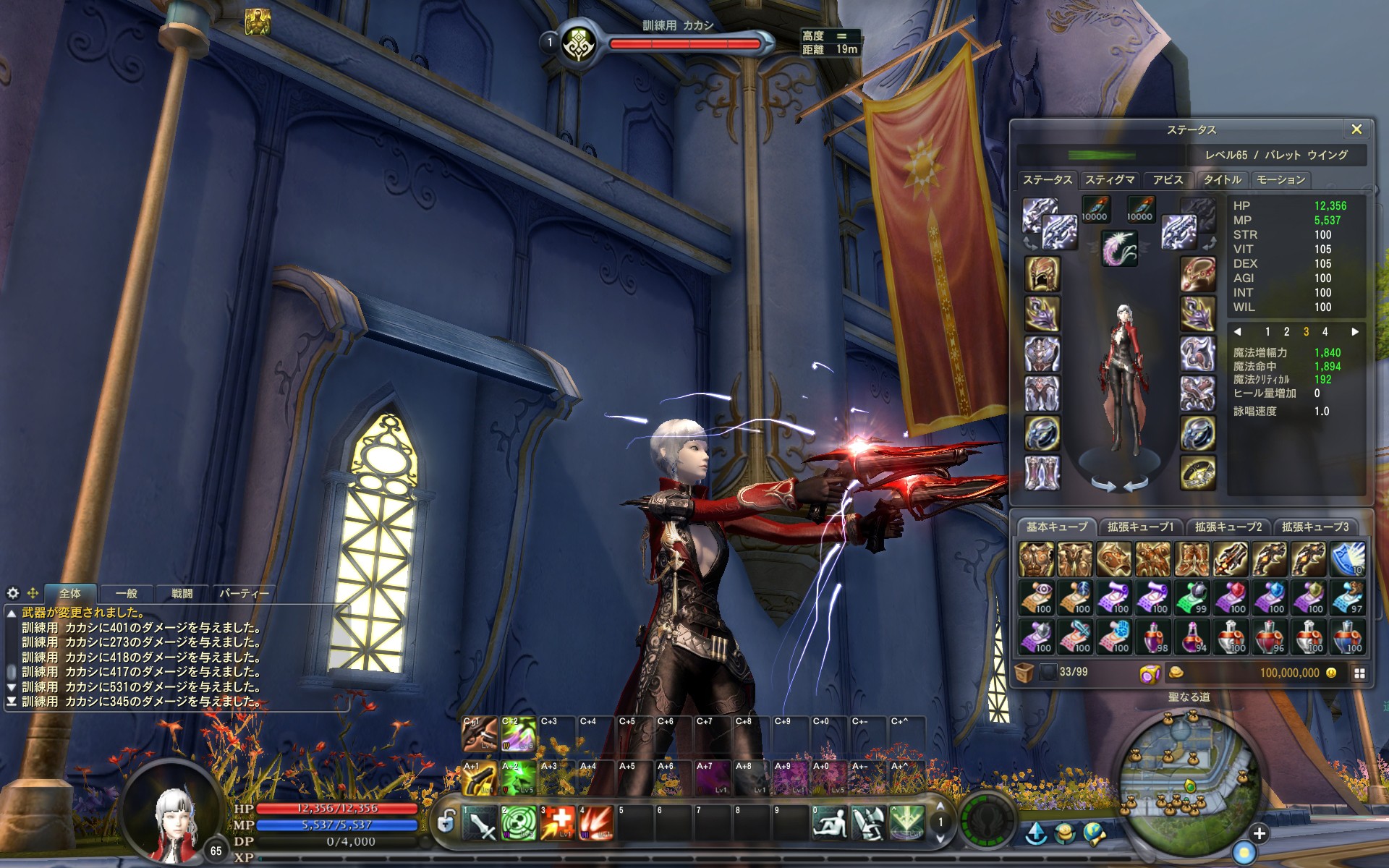The image size is (1389, 868).
Task: Close the ステータス window
Action: 1356,129
